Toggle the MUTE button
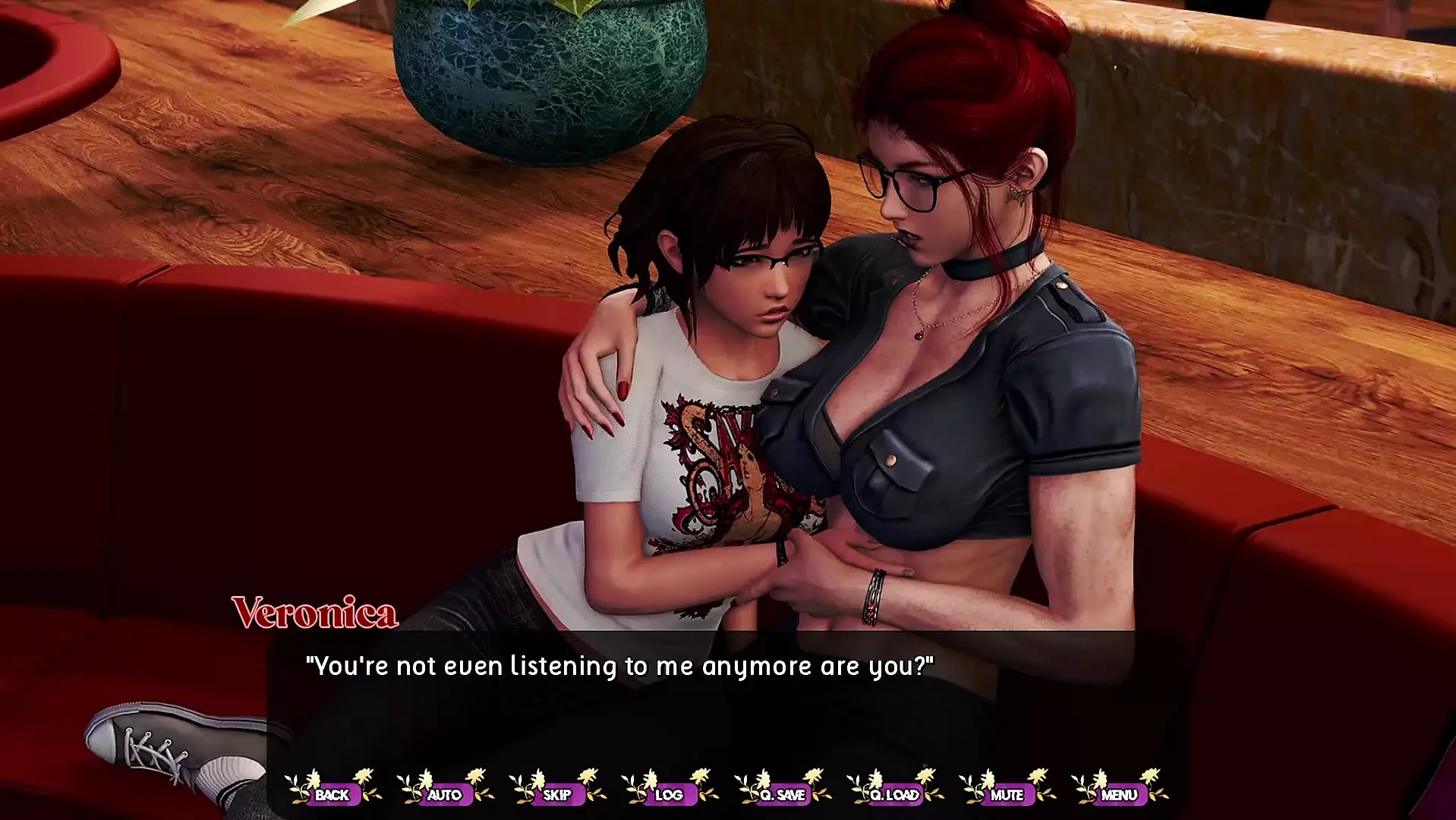The height and width of the screenshot is (820, 1456). coord(1007,794)
